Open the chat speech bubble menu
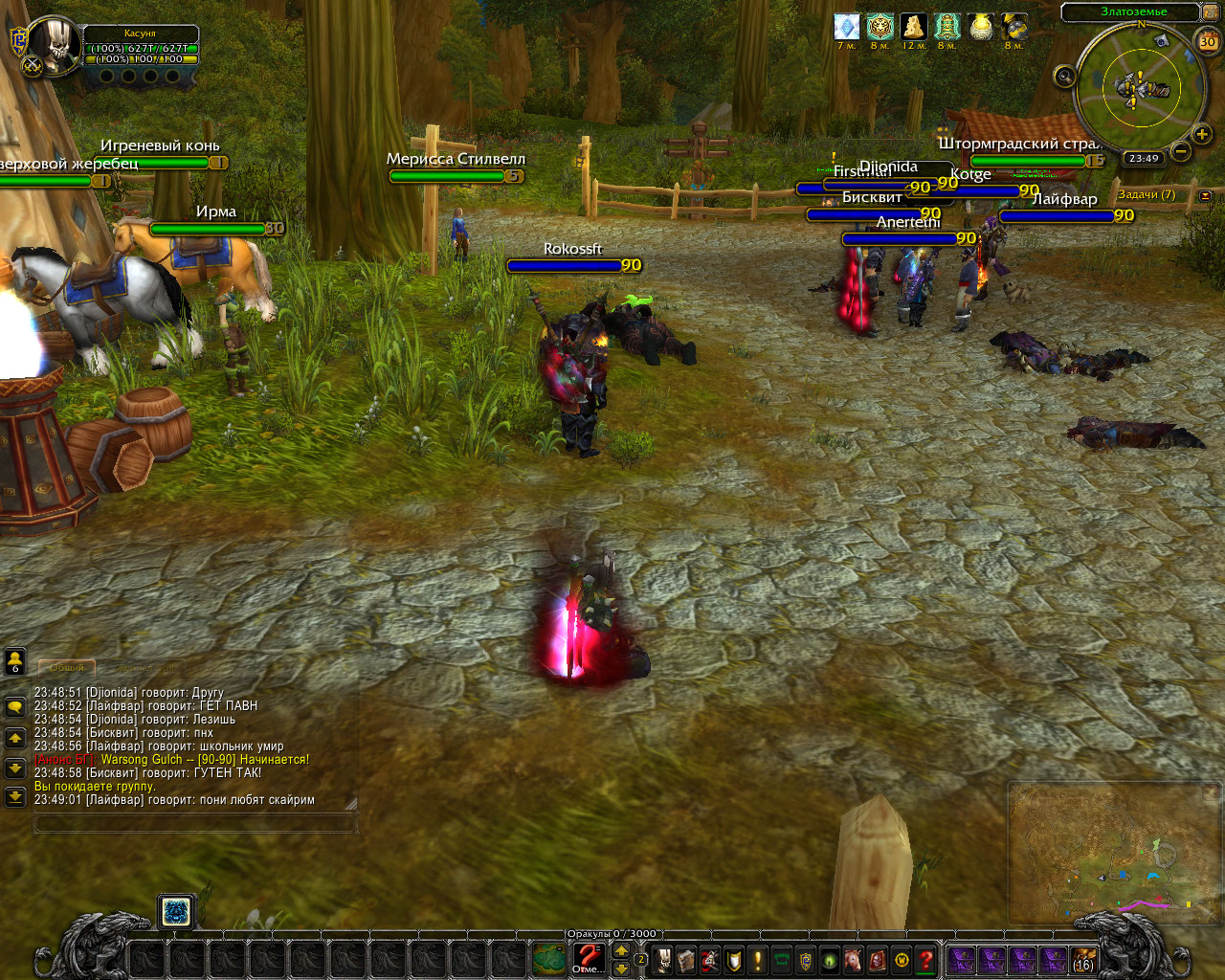Viewport: 1225px width, 980px height. pyautogui.click(x=15, y=707)
